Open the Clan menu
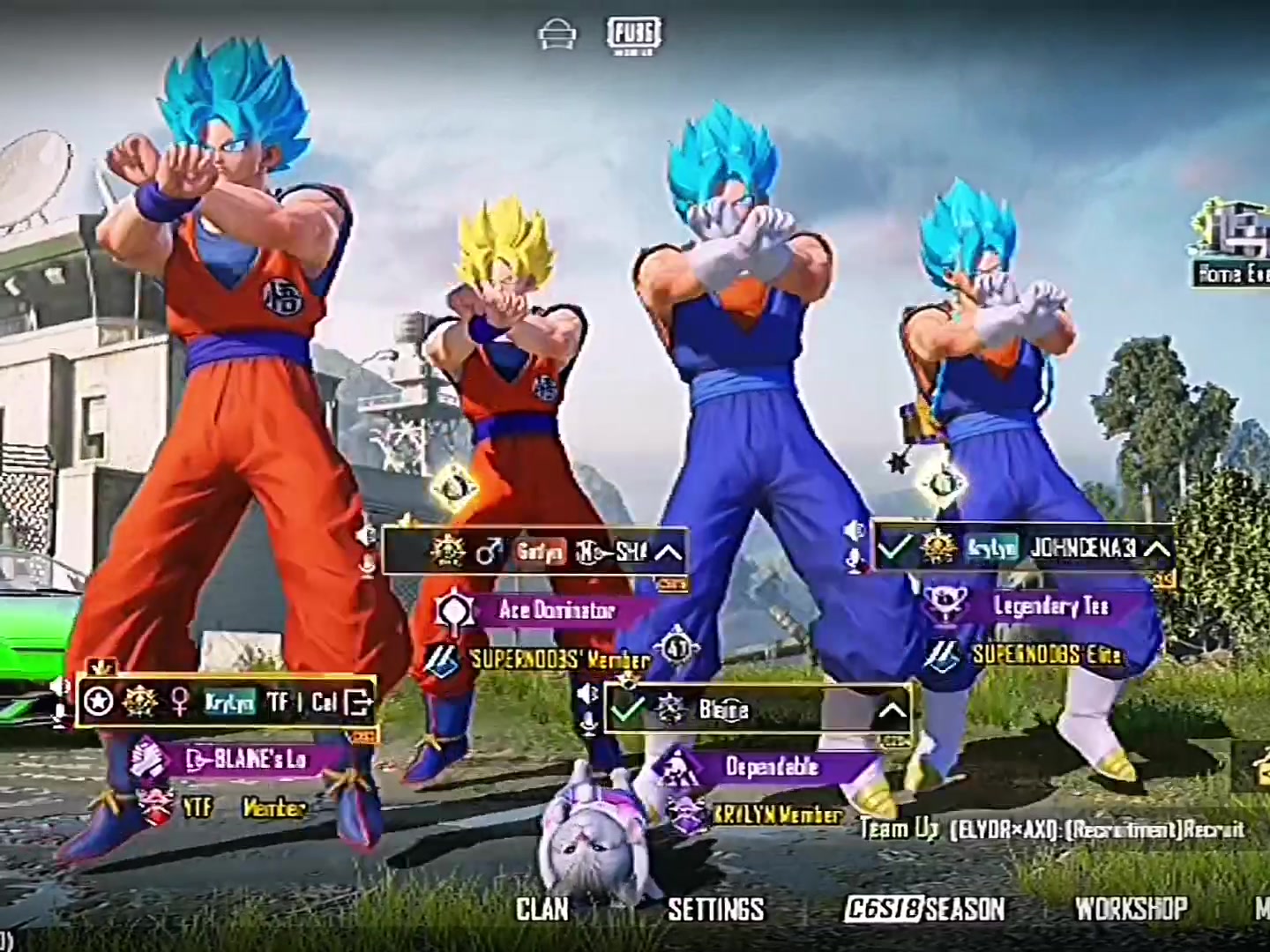The width and height of the screenshot is (1270, 952). coord(542,909)
